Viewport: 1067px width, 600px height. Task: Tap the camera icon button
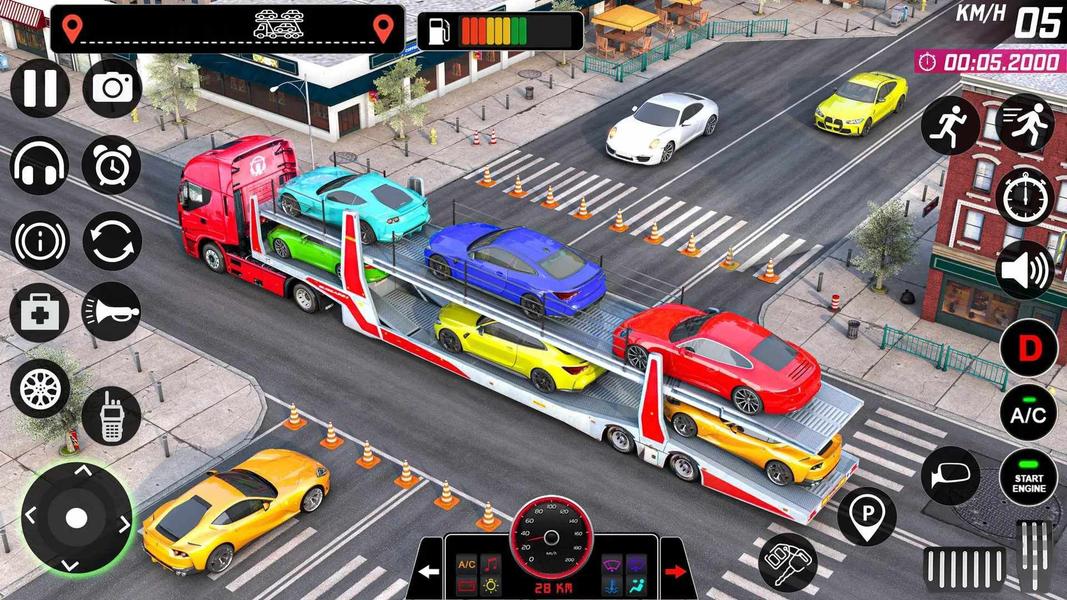coord(112,88)
